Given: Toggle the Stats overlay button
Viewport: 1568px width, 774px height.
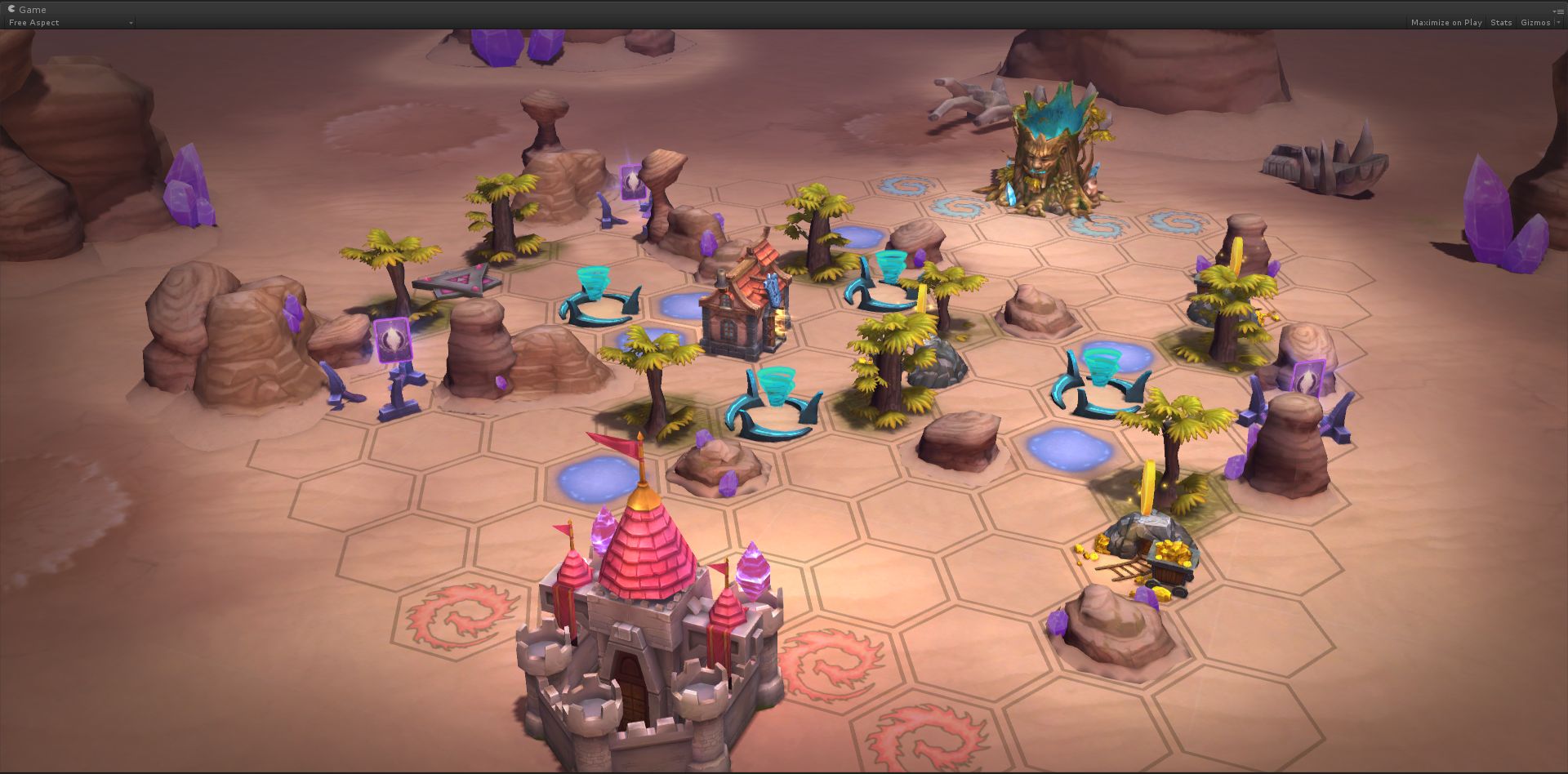Looking at the screenshot, I should click(1501, 23).
